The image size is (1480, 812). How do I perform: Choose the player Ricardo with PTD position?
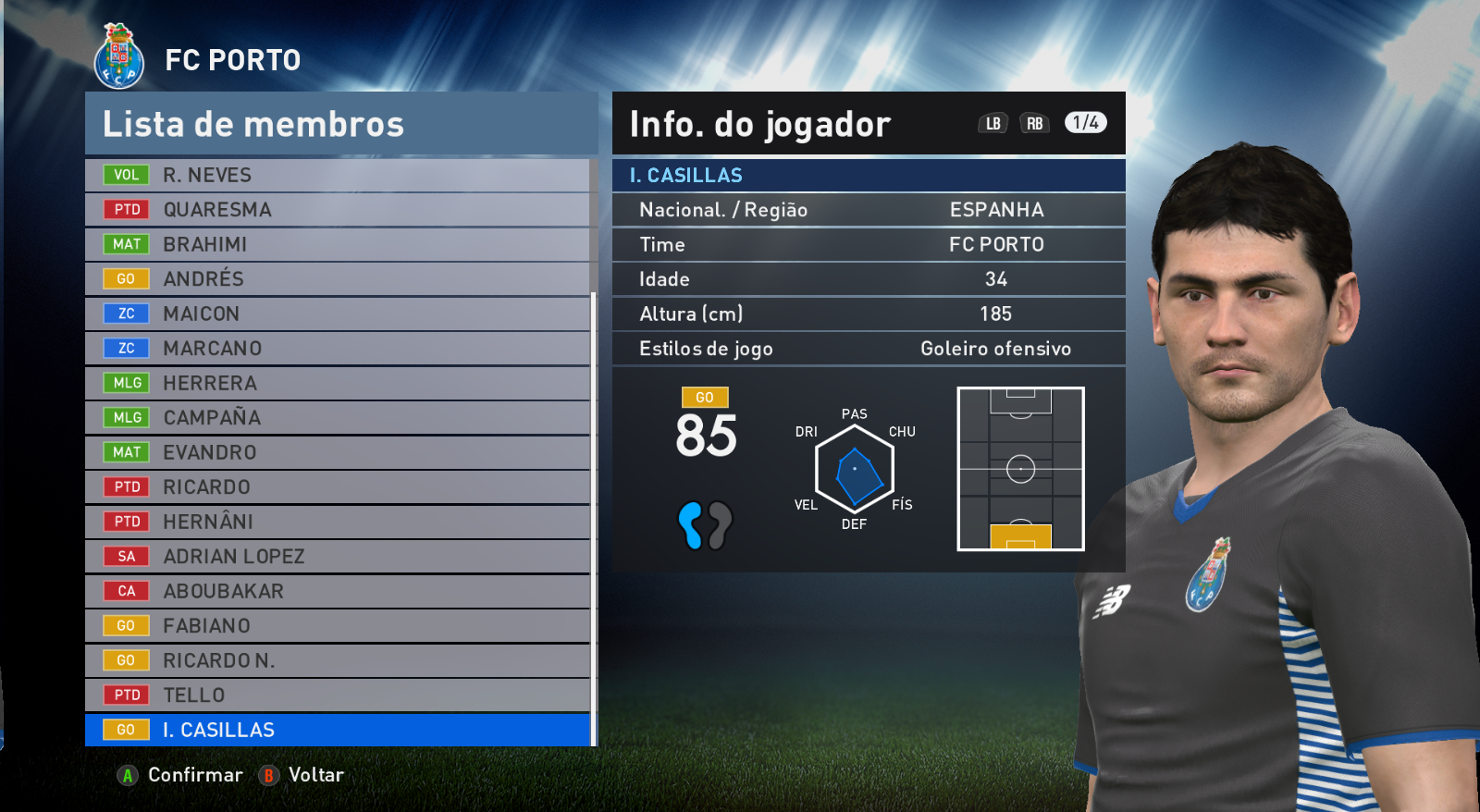point(338,487)
